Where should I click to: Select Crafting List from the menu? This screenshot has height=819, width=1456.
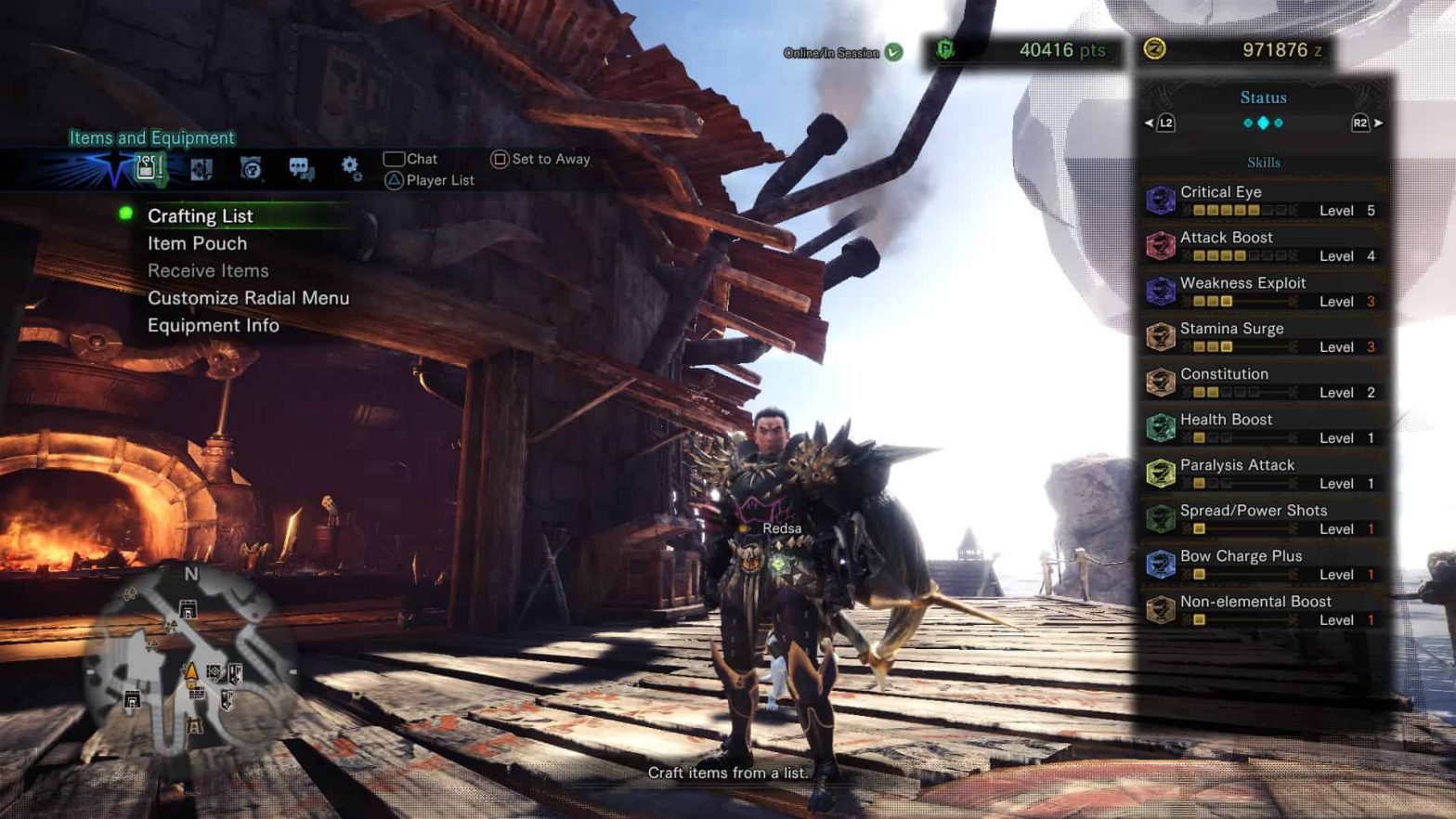(x=201, y=215)
